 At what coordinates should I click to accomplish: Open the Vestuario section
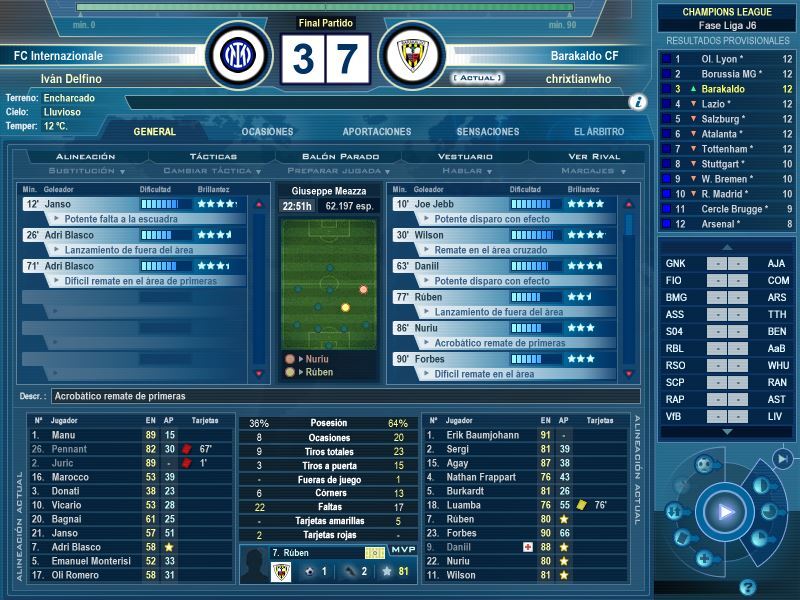[x=466, y=157]
